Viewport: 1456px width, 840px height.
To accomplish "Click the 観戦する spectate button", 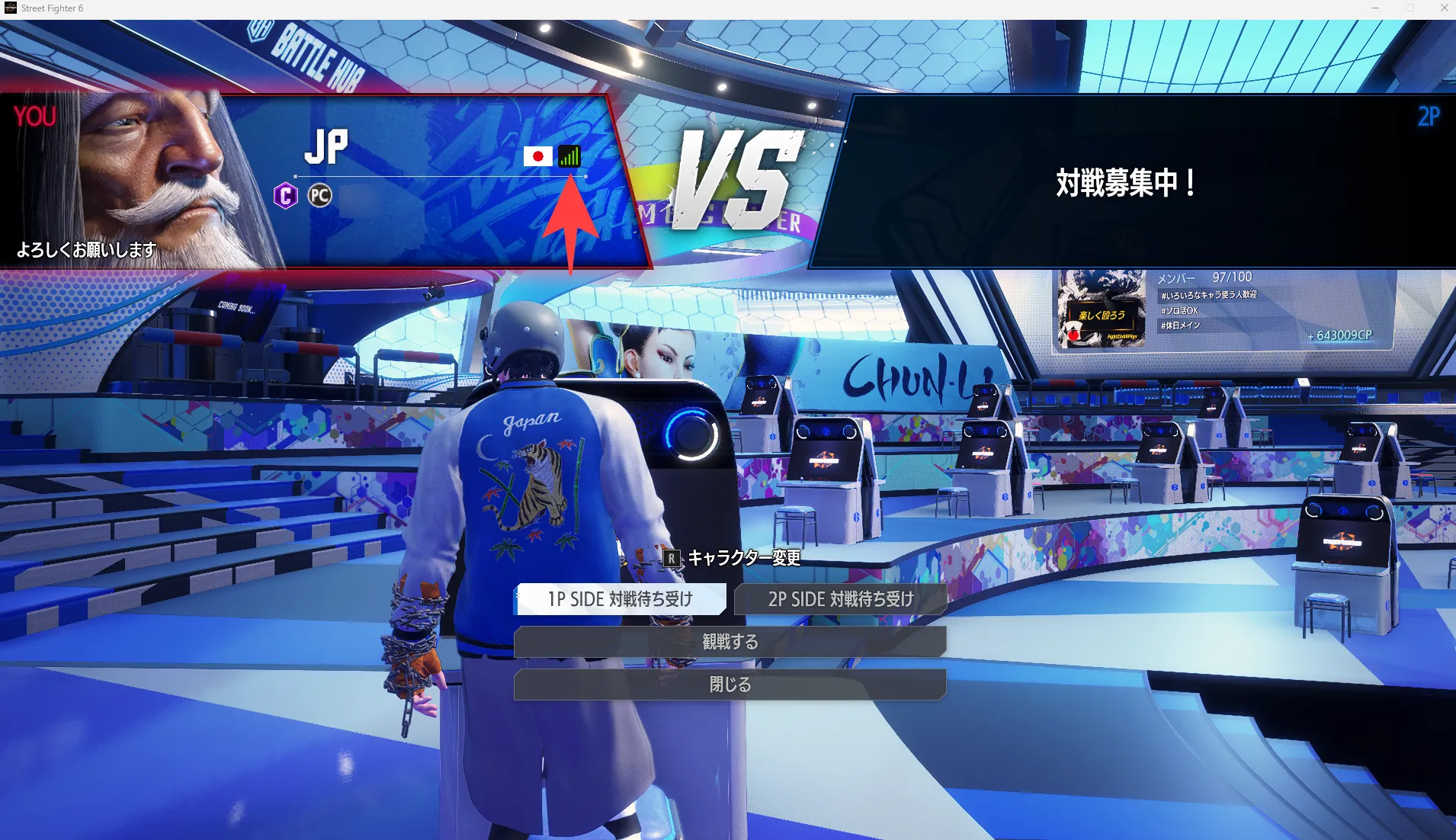I will point(730,642).
